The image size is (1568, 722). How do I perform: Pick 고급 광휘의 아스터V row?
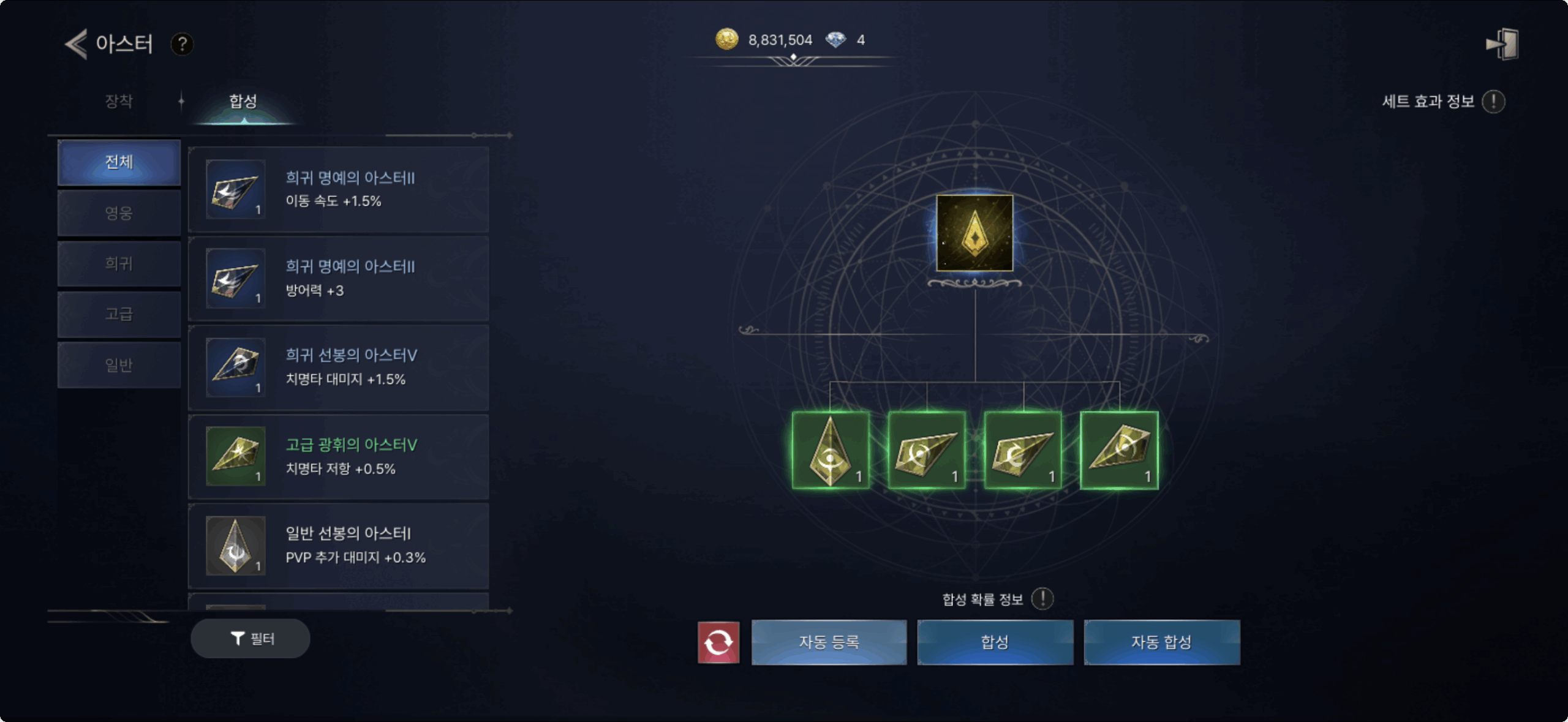[338, 457]
